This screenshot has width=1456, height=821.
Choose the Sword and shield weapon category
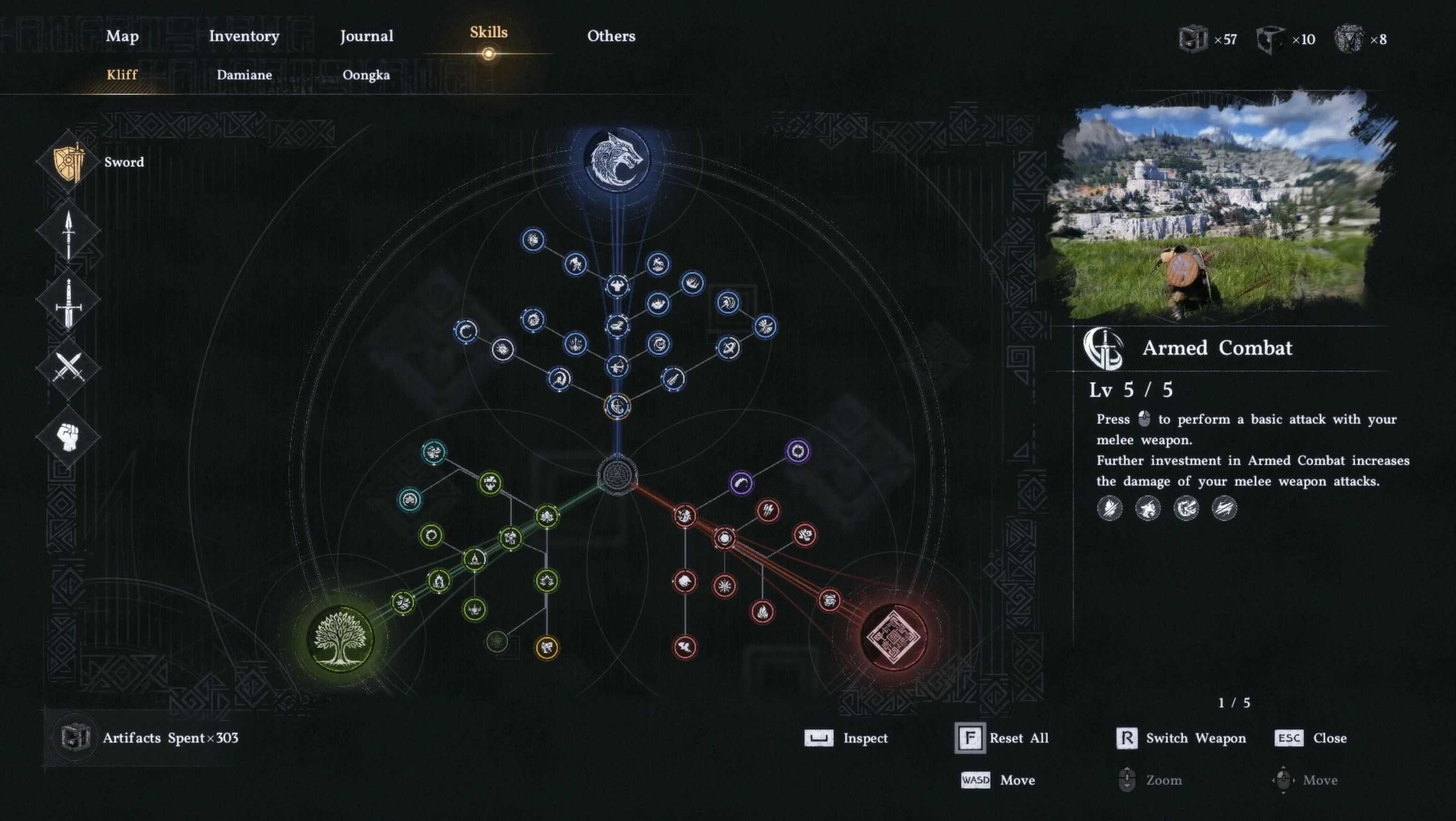tap(69, 163)
